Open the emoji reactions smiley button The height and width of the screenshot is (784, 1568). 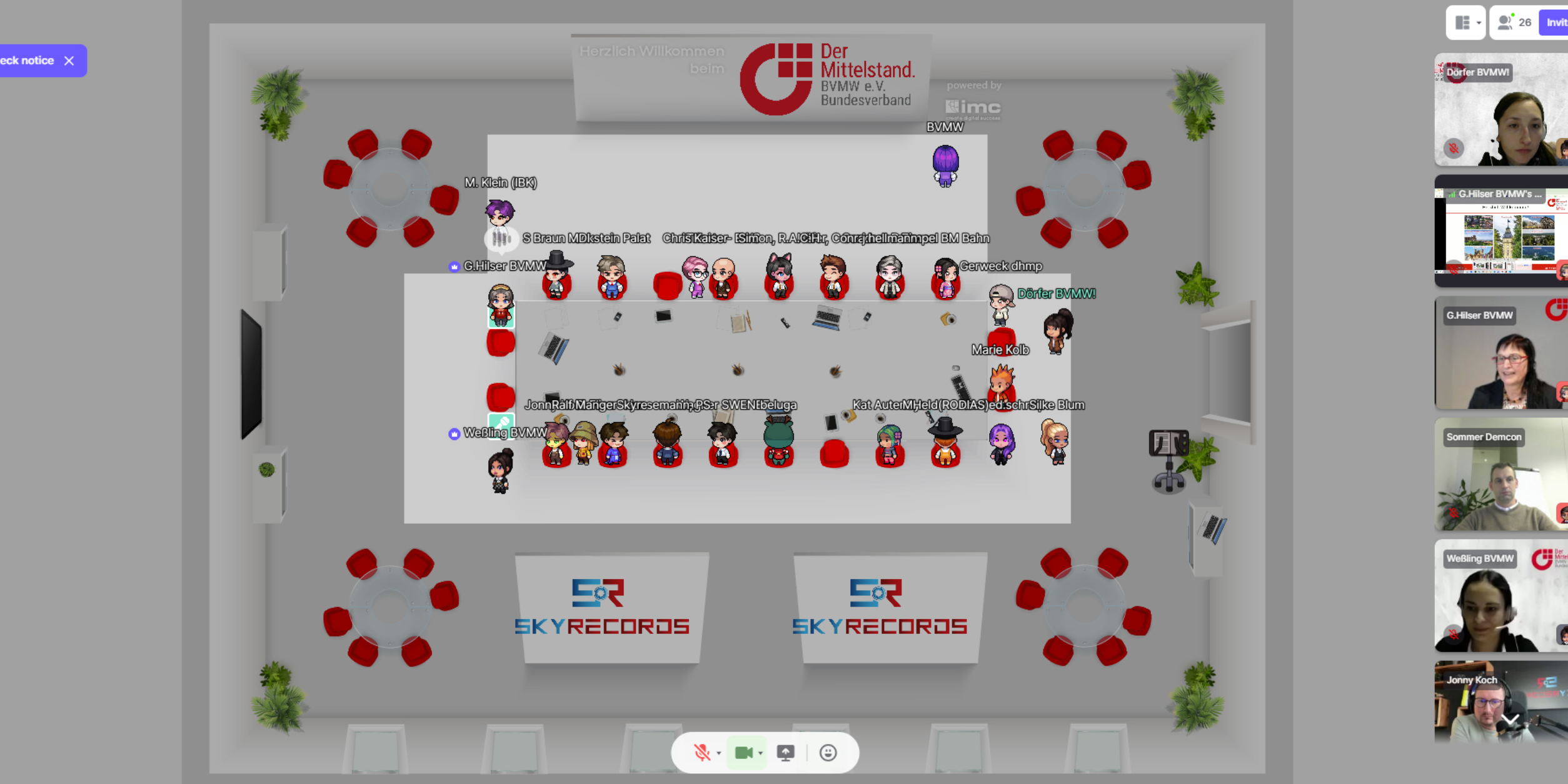coord(828,753)
